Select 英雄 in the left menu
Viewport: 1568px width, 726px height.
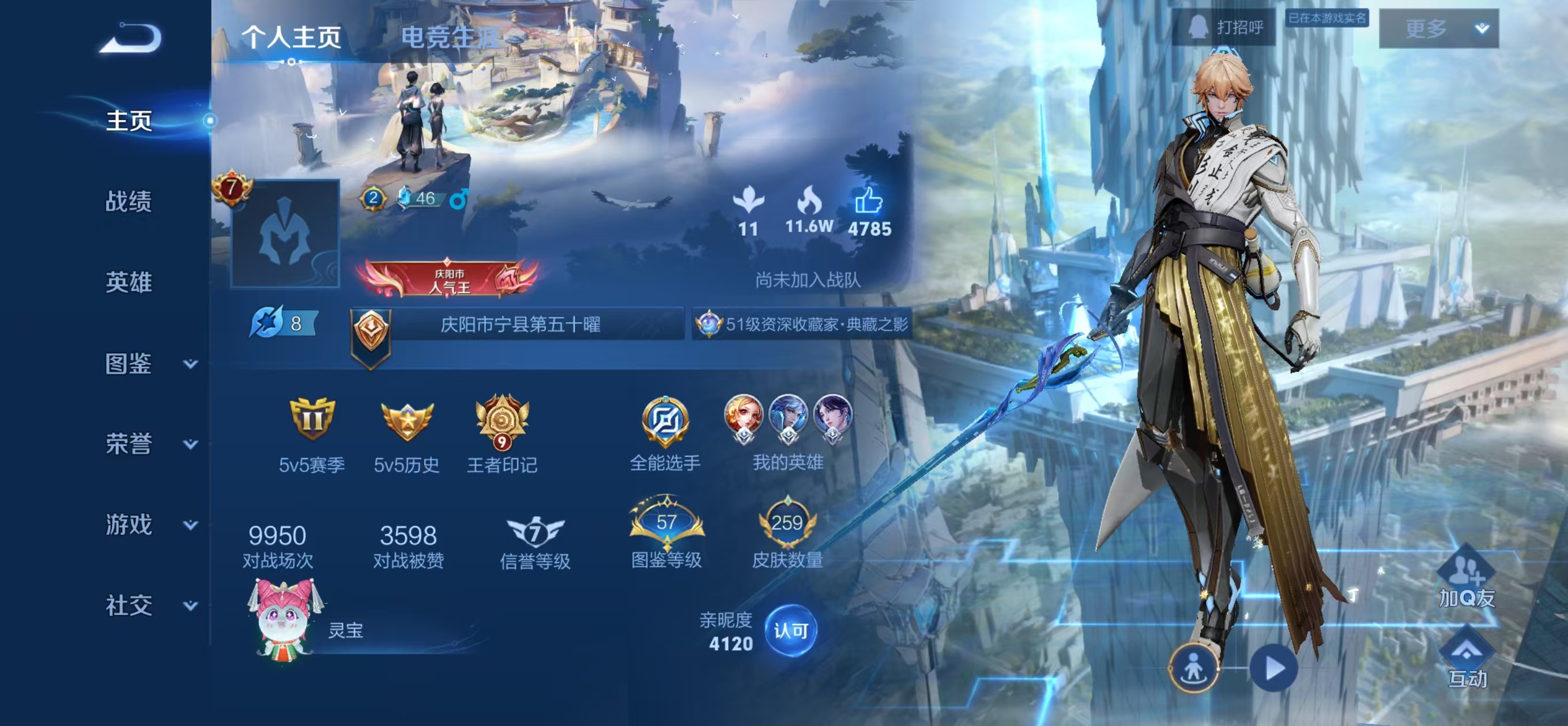coord(129,282)
